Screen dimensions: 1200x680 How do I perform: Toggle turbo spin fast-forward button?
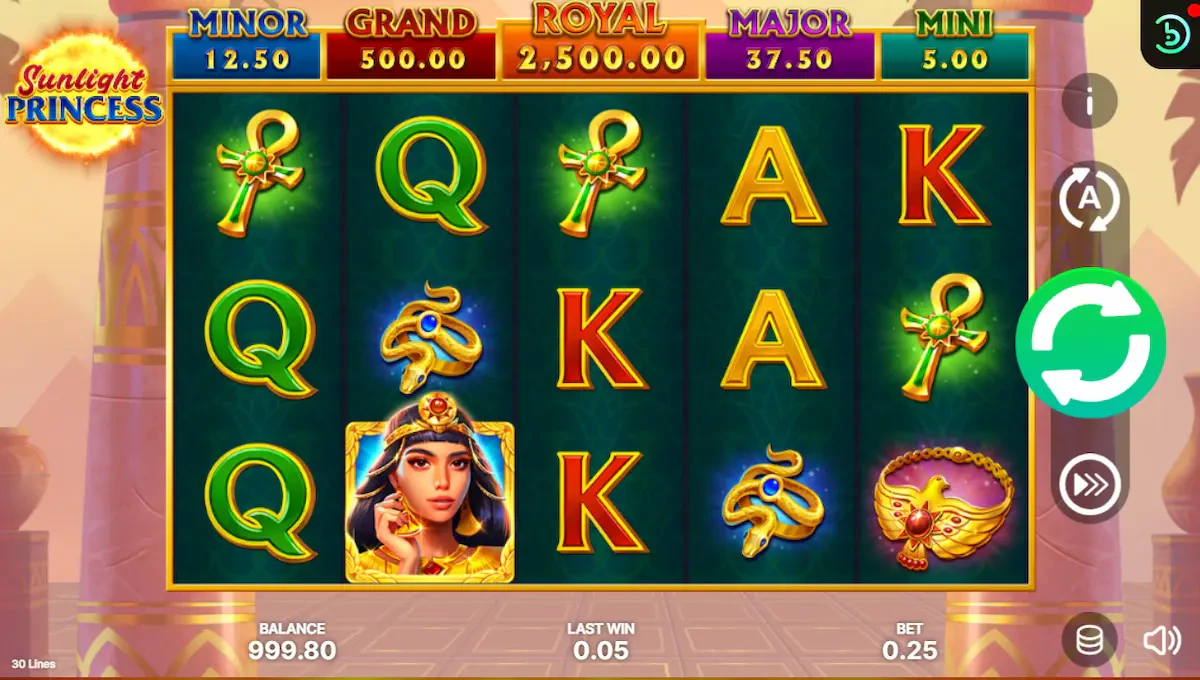(1089, 487)
